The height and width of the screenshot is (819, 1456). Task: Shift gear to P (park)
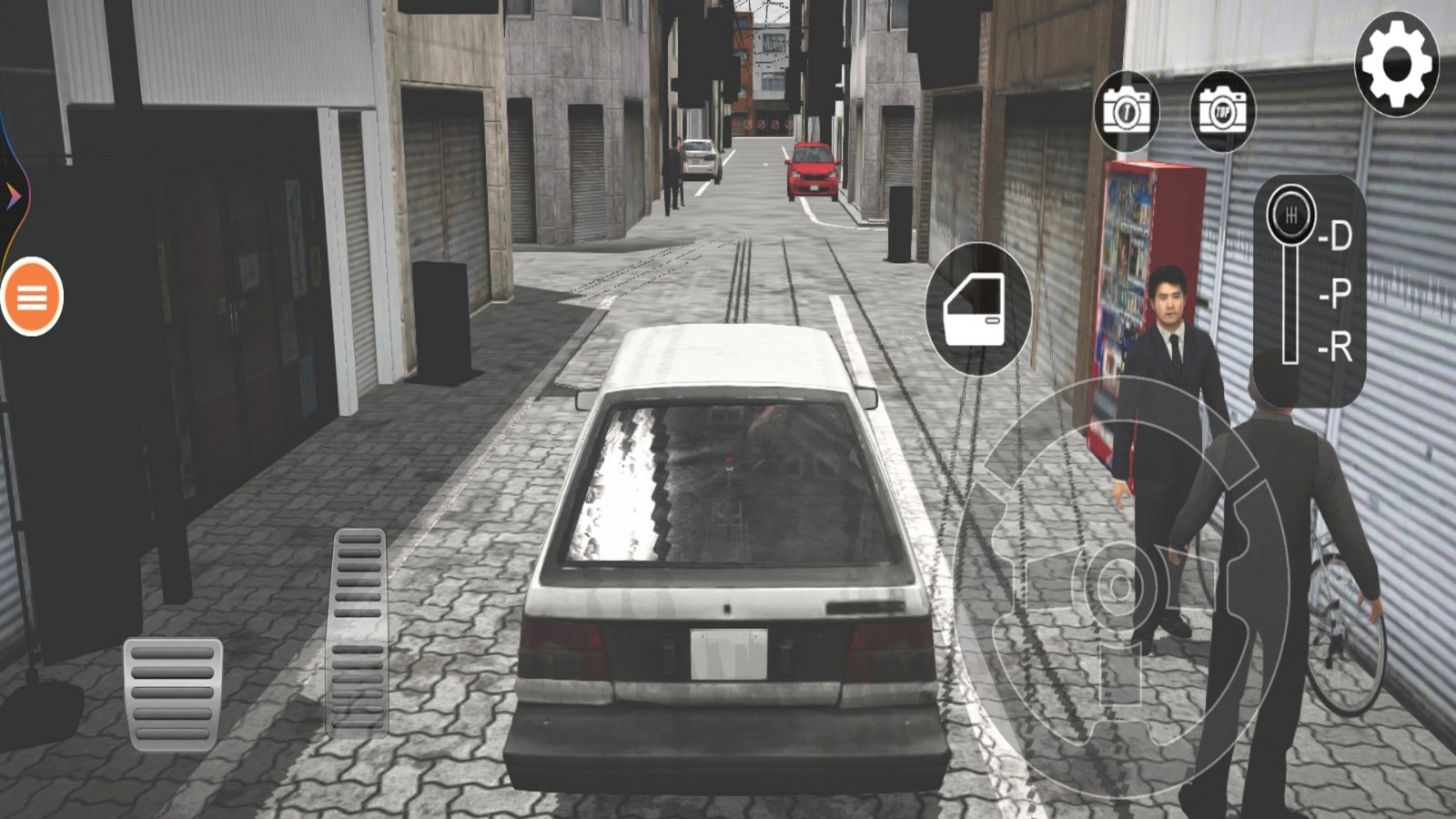tap(1336, 293)
